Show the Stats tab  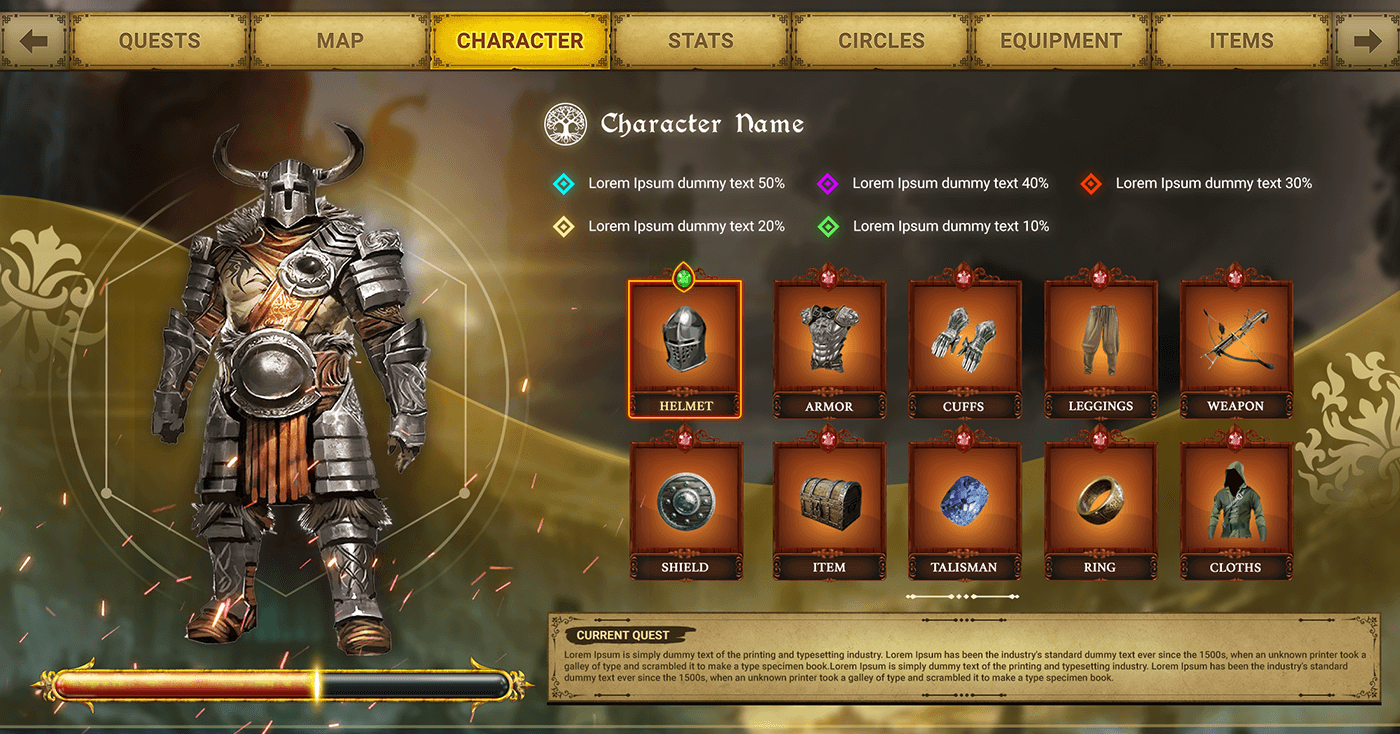click(700, 41)
